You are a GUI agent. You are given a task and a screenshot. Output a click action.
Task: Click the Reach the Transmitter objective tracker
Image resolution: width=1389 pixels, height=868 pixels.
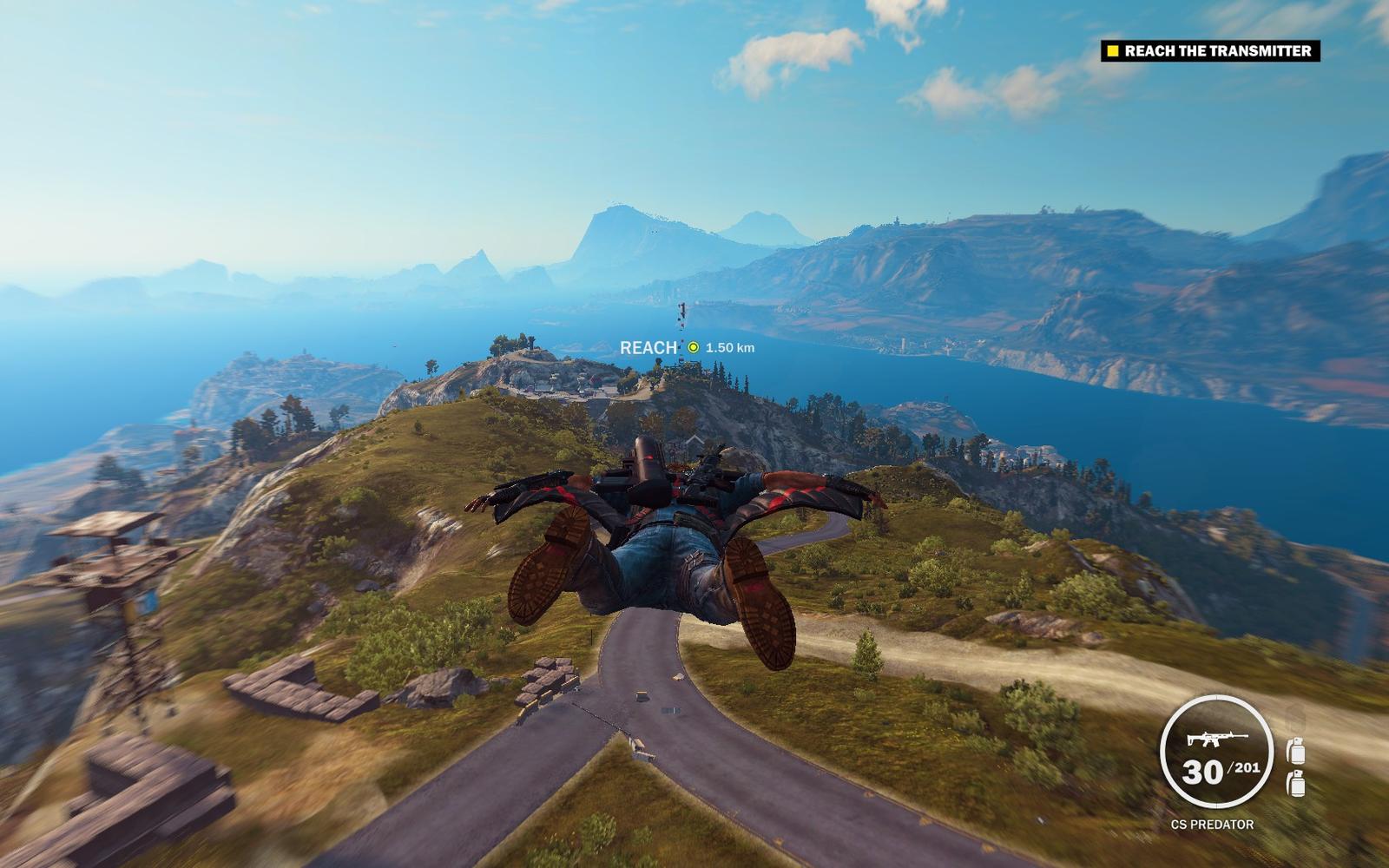pyautogui.click(x=1210, y=51)
